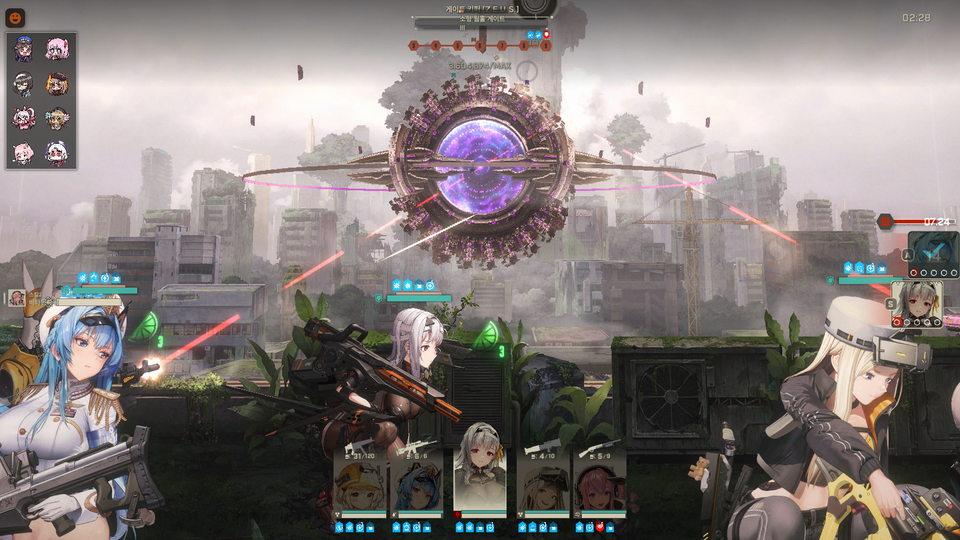Select the yellow hard-hat girl squad card
The height and width of the screenshot is (540, 960).
(x=358, y=484)
